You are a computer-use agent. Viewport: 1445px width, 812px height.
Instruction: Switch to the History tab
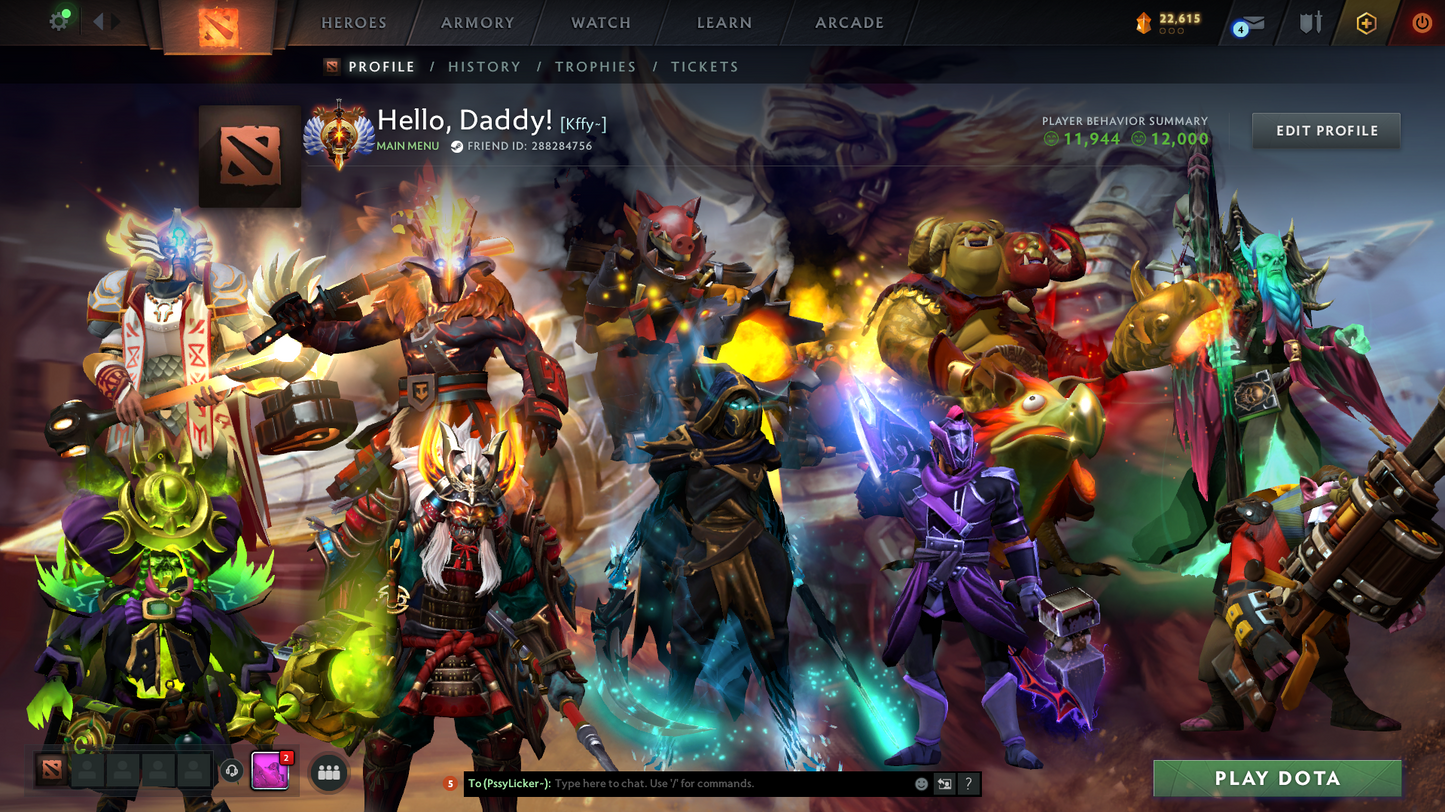tap(484, 67)
